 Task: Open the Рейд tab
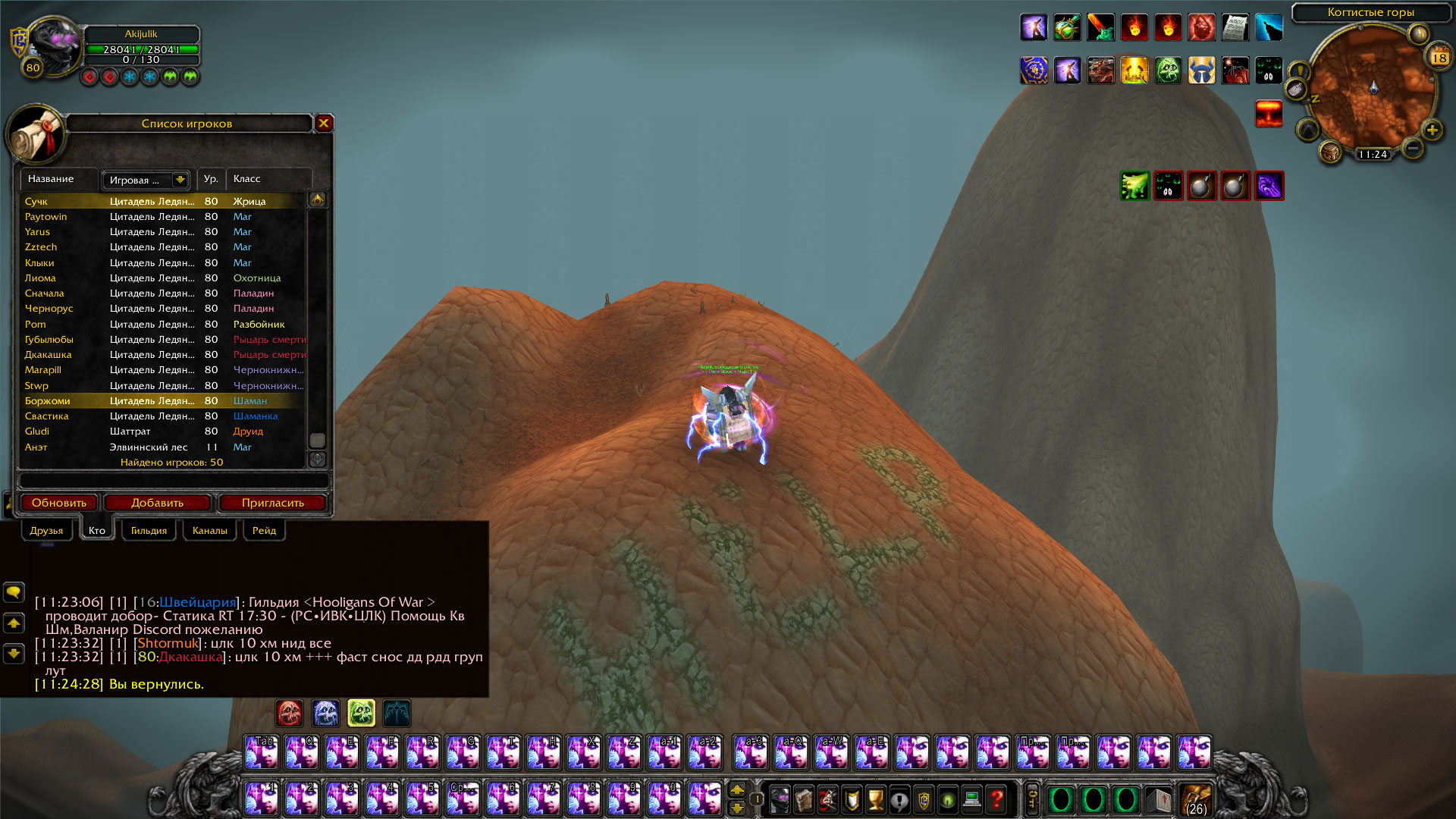coord(264,531)
